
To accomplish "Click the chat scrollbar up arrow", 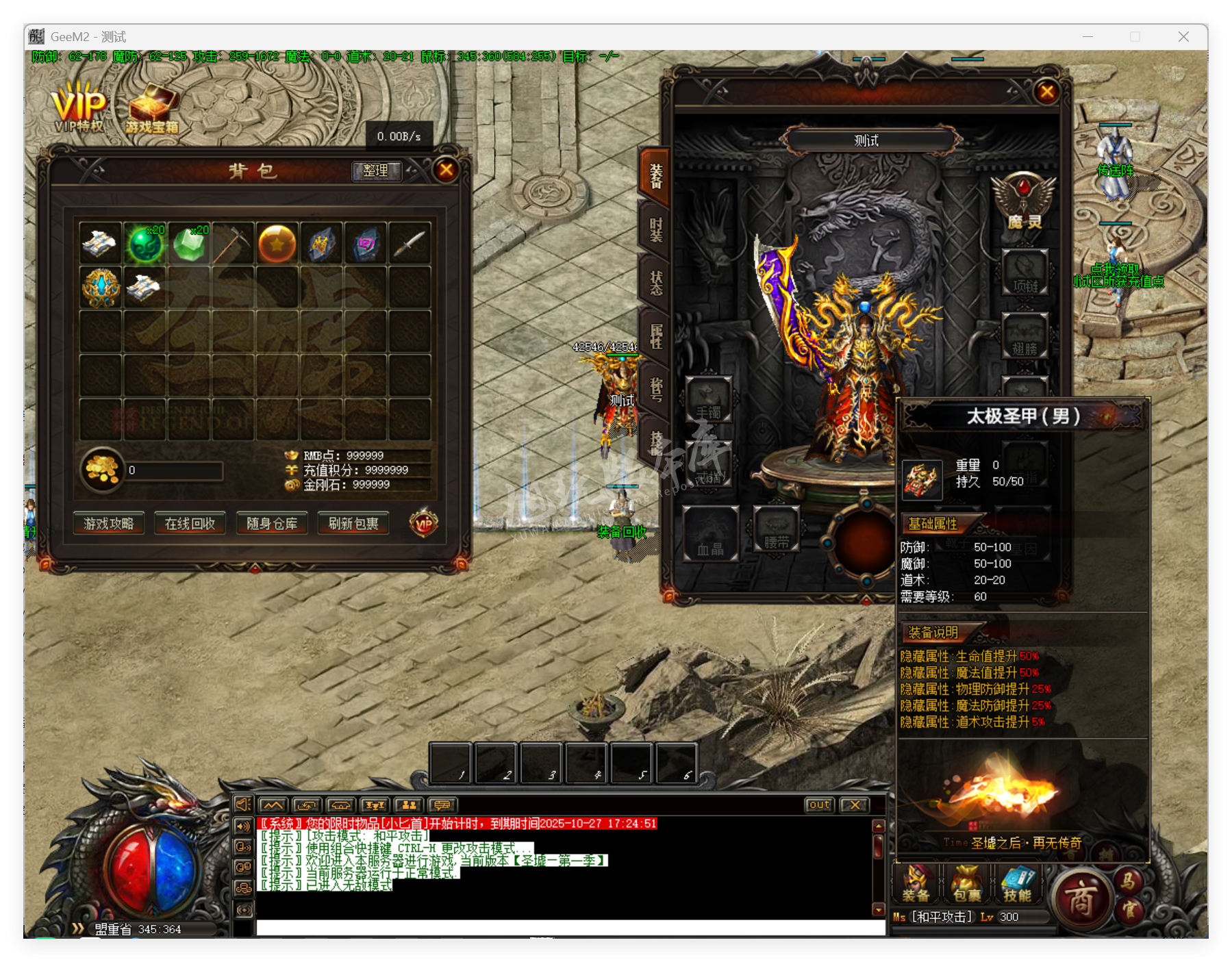I will [x=879, y=826].
